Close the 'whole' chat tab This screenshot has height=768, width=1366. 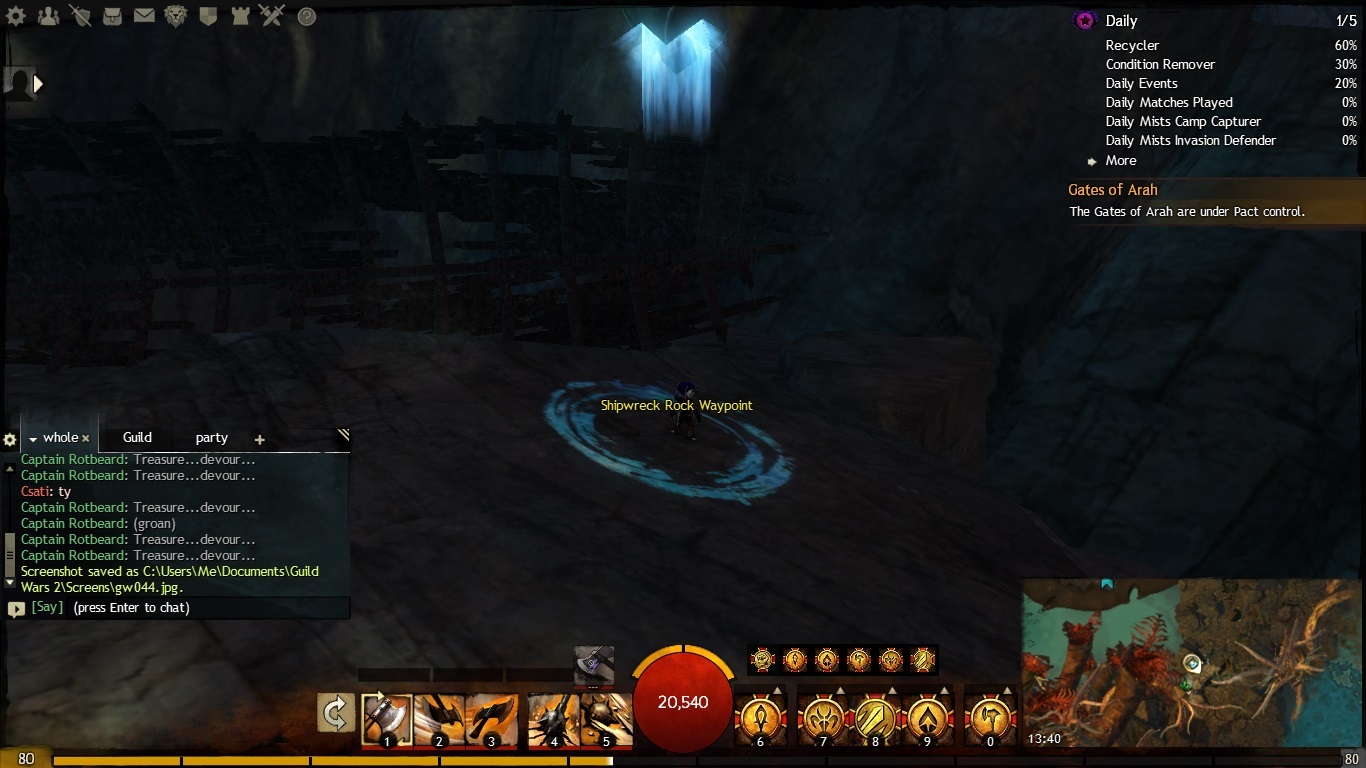tap(86, 439)
